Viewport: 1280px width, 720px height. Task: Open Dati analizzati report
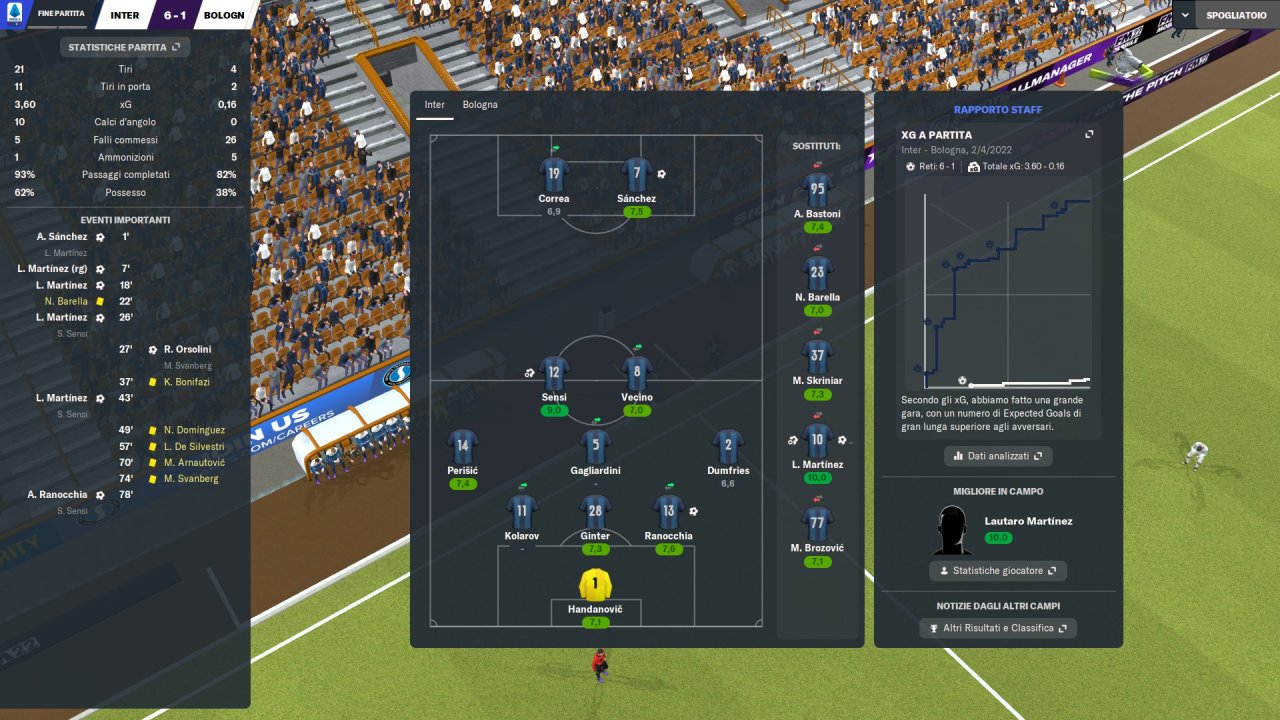pyautogui.click(x=998, y=456)
